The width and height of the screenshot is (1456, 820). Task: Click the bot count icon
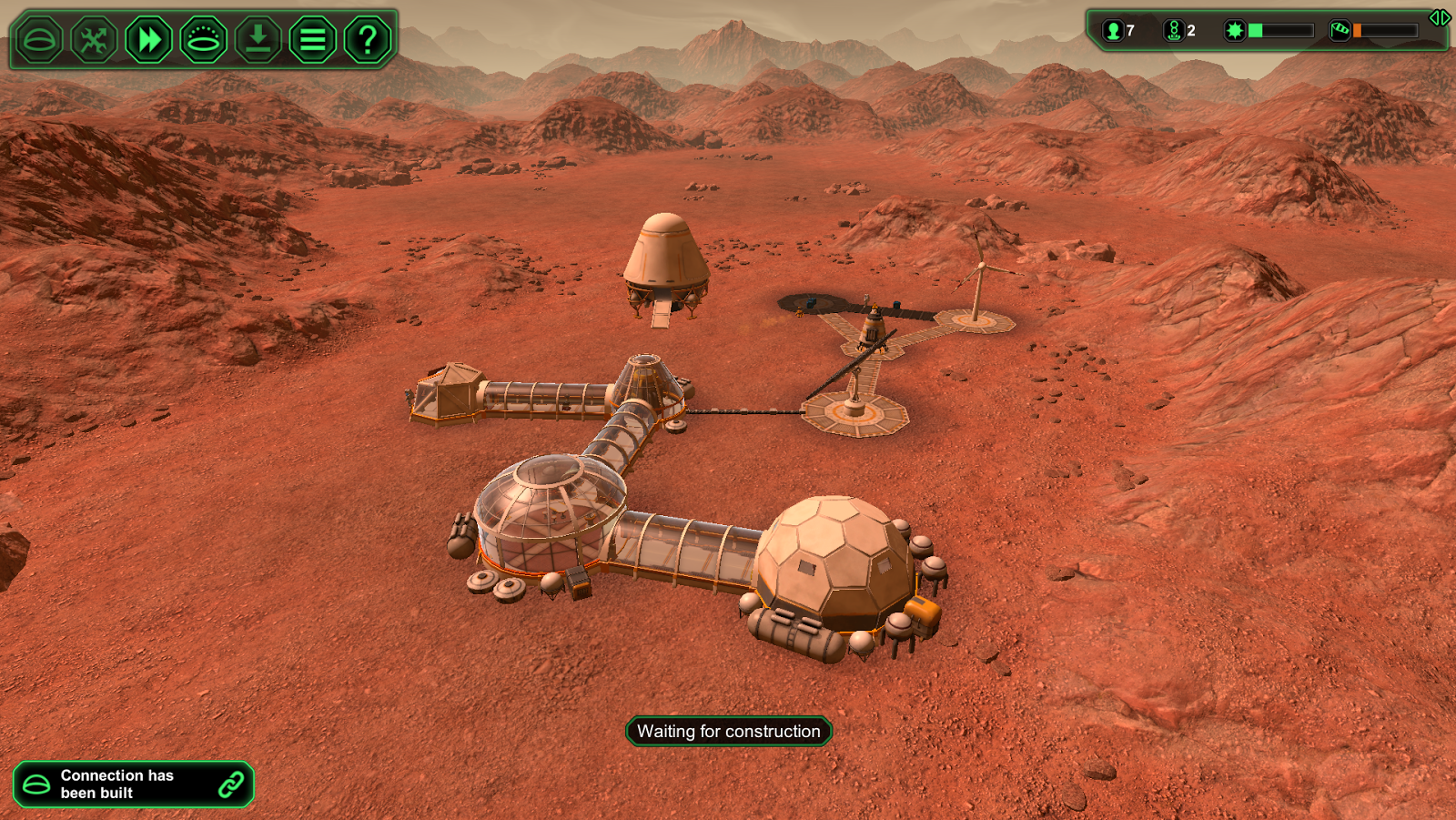1174,31
